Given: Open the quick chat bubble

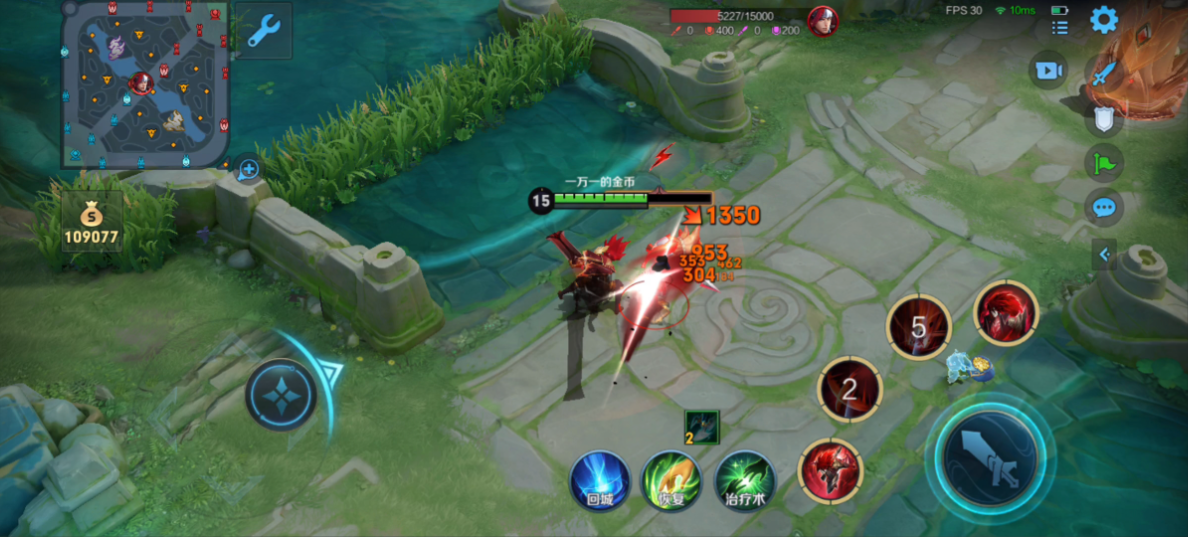Looking at the screenshot, I should coord(1104,208).
